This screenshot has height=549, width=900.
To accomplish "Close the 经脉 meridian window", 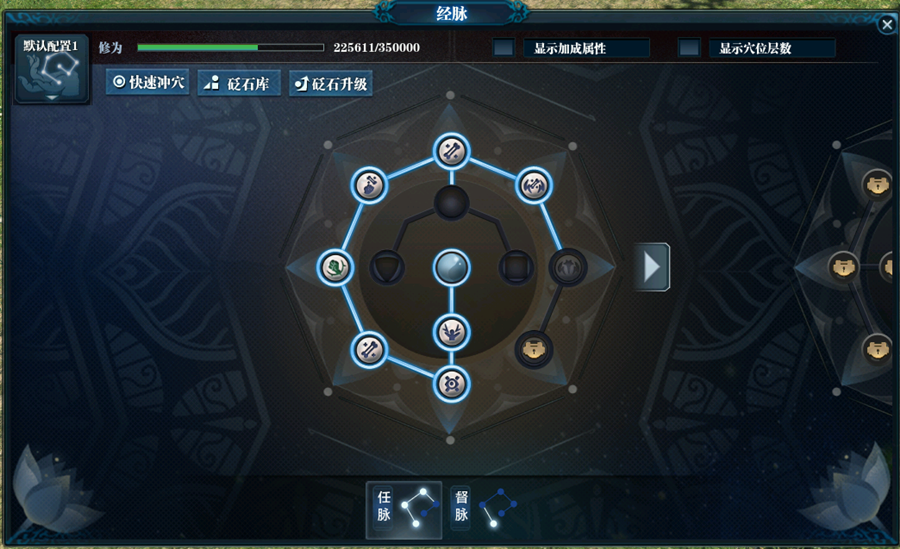I will (887, 25).
